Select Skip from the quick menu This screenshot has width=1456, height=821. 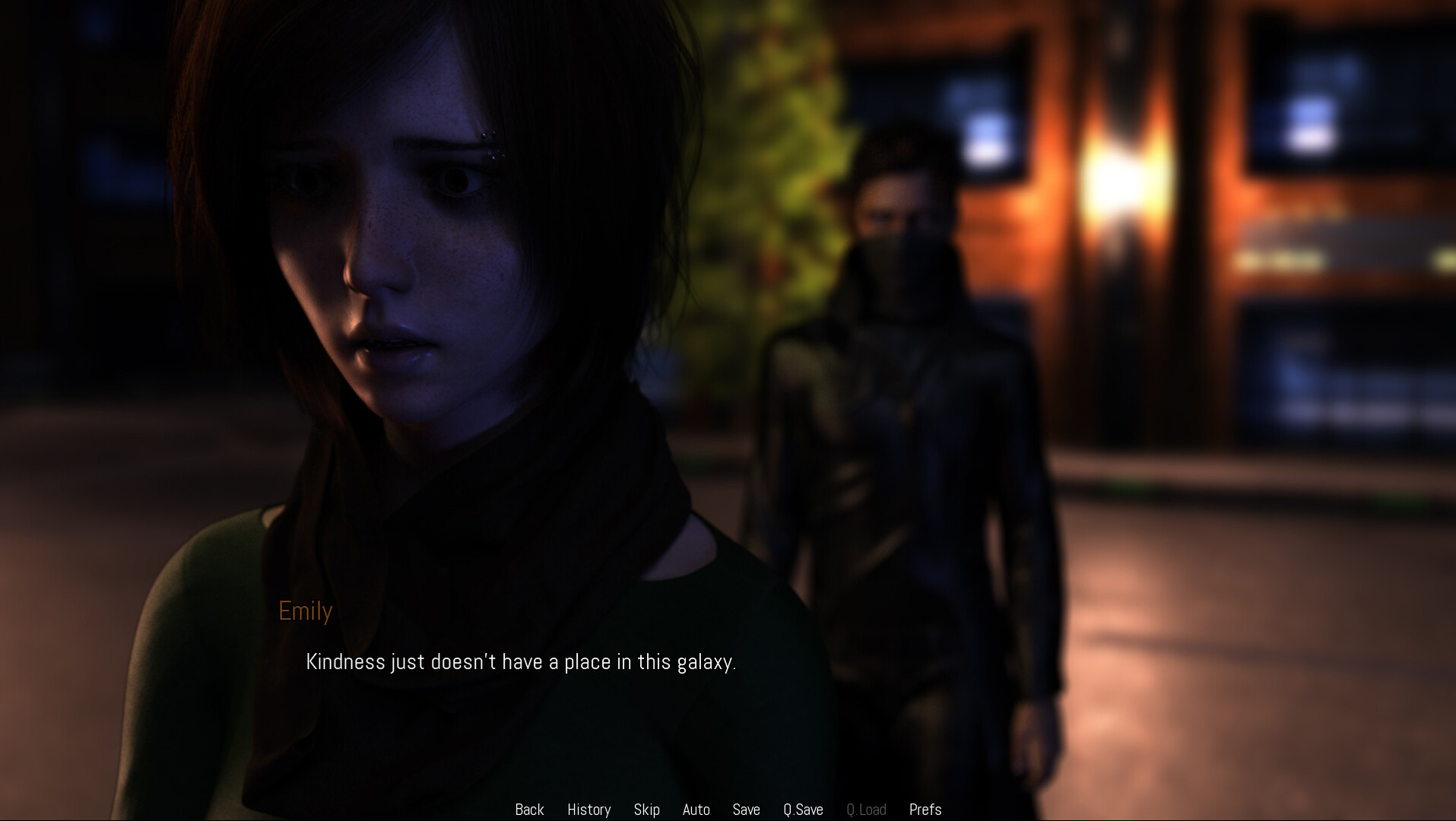(646, 809)
